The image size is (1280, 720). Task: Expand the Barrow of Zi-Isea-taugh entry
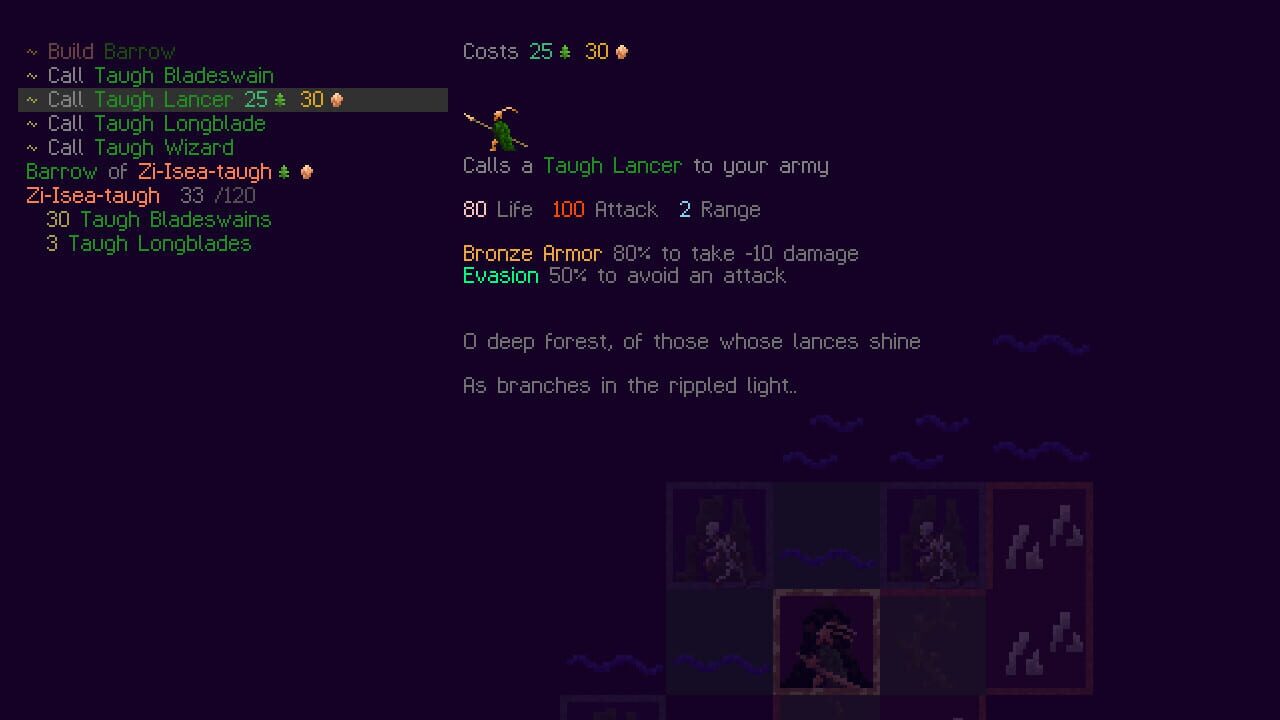[150, 171]
